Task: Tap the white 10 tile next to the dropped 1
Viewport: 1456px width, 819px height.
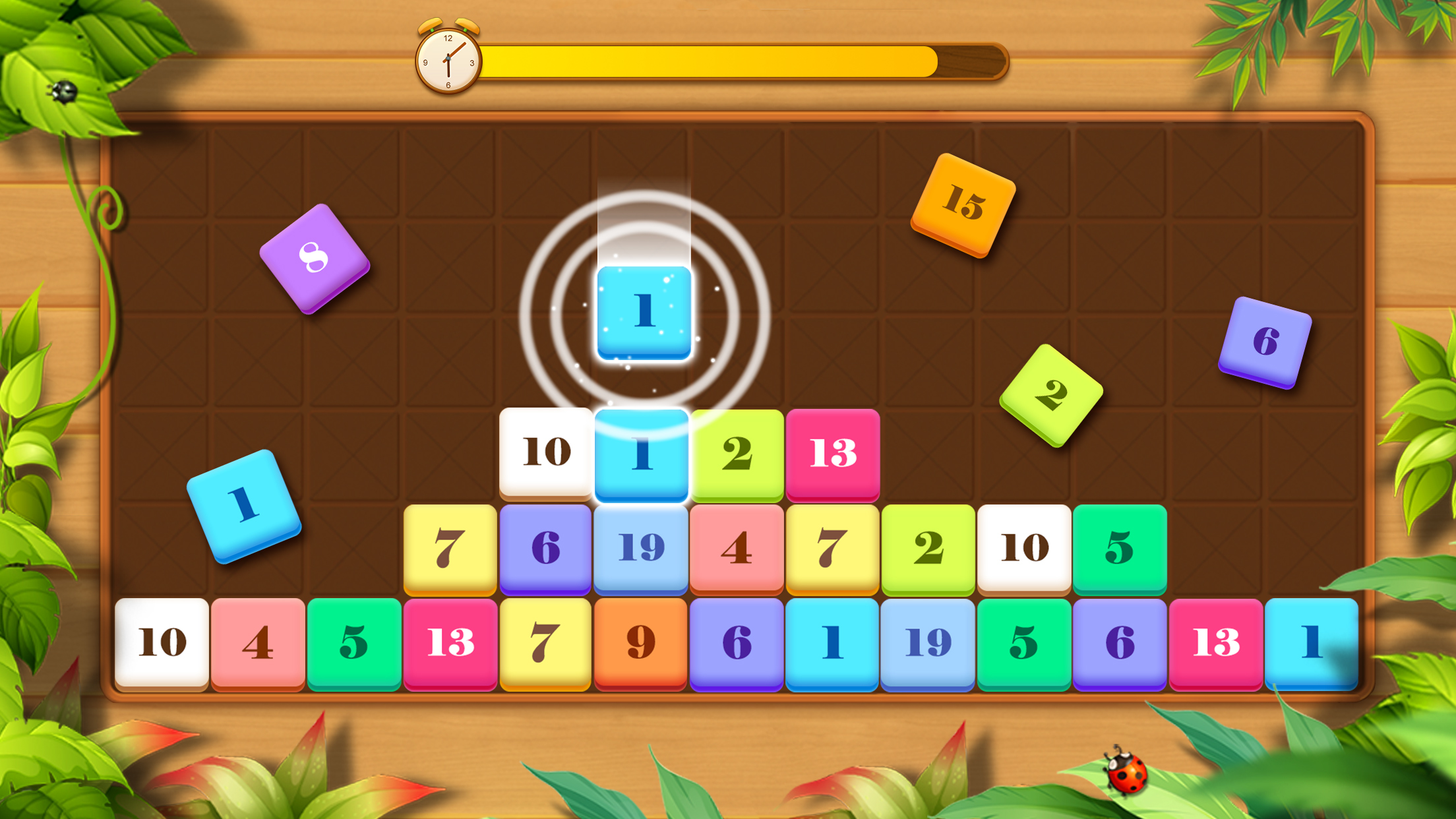Action: tap(545, 453)
